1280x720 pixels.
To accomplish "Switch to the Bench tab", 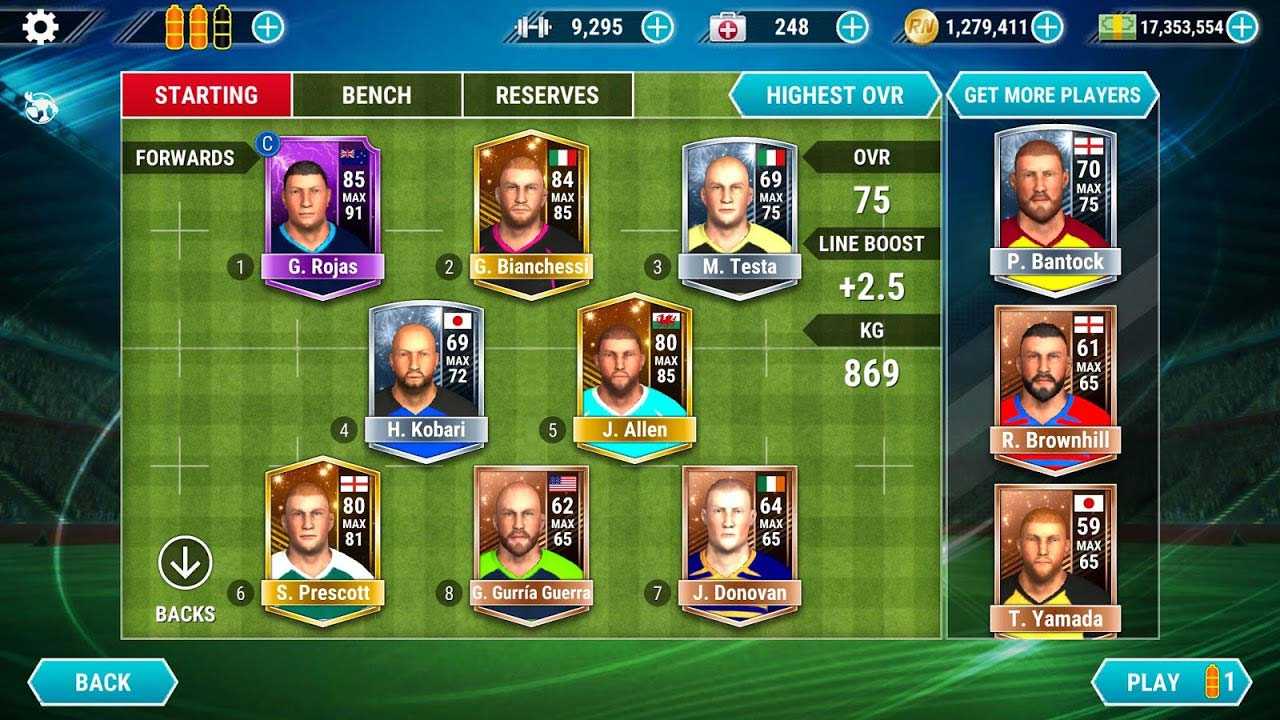I will click(376, 96).
